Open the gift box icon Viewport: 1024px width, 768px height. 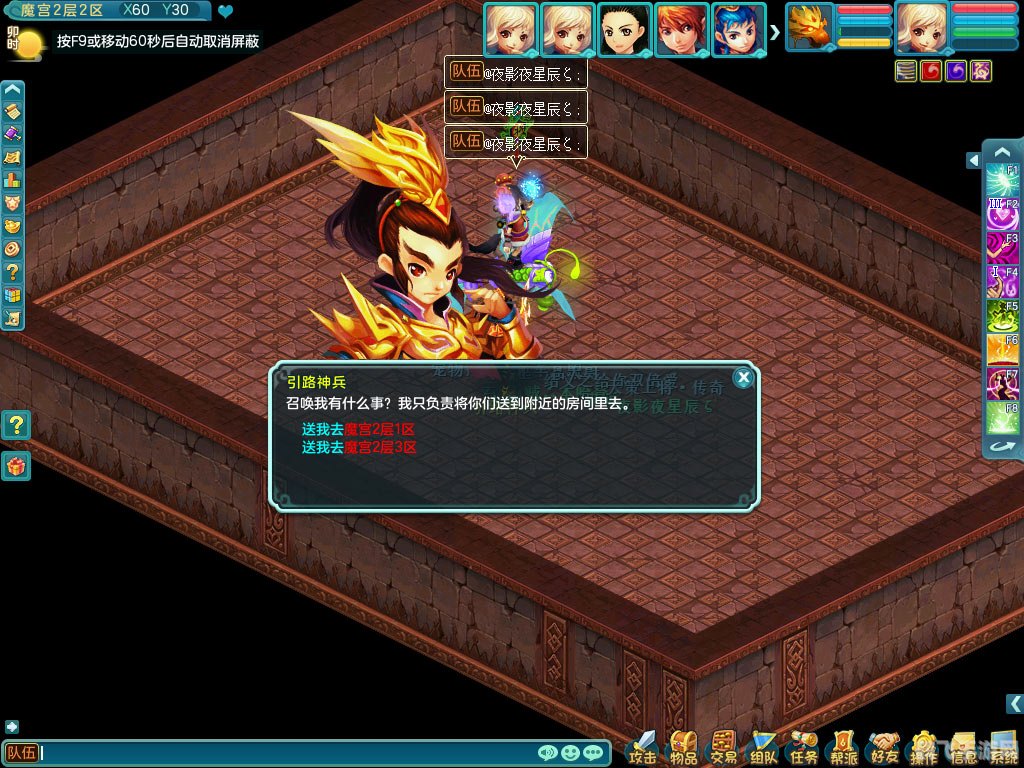click(15, 466)
